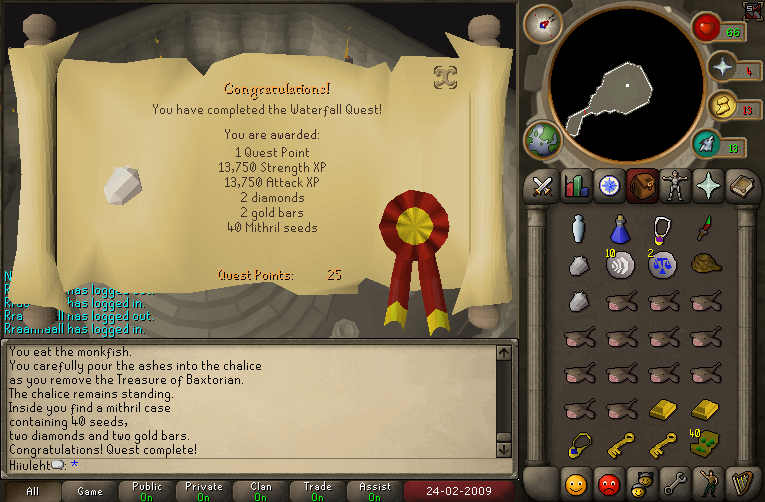The image size is (765, 502).
Task: Open the worn equipment tab
Action: (x=676, y=185)
